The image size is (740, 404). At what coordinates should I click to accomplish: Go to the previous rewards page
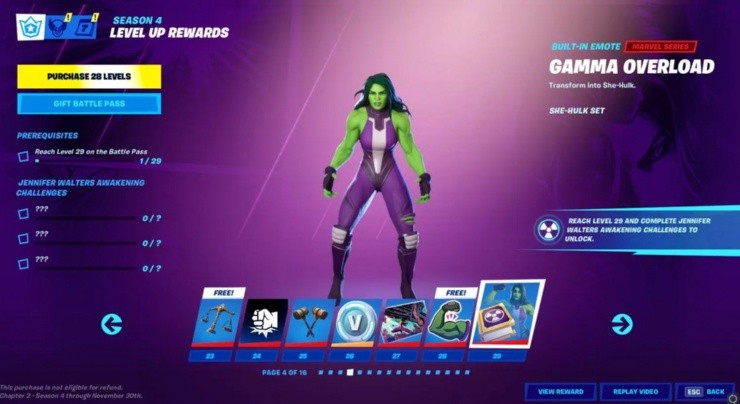pos(112,324)
